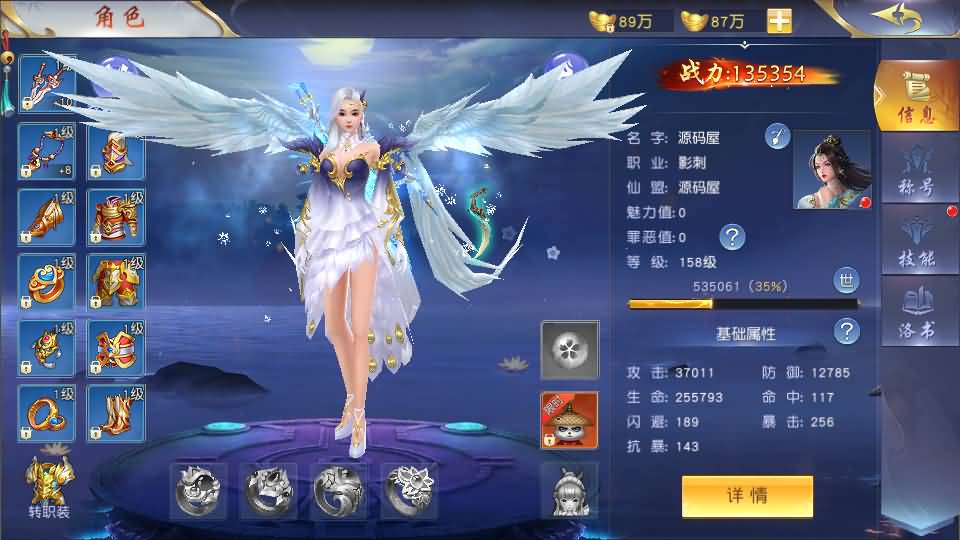The image size is (960, 540).
Task: Click the character portrait thumbnail
Action: [x=832, y=170]
